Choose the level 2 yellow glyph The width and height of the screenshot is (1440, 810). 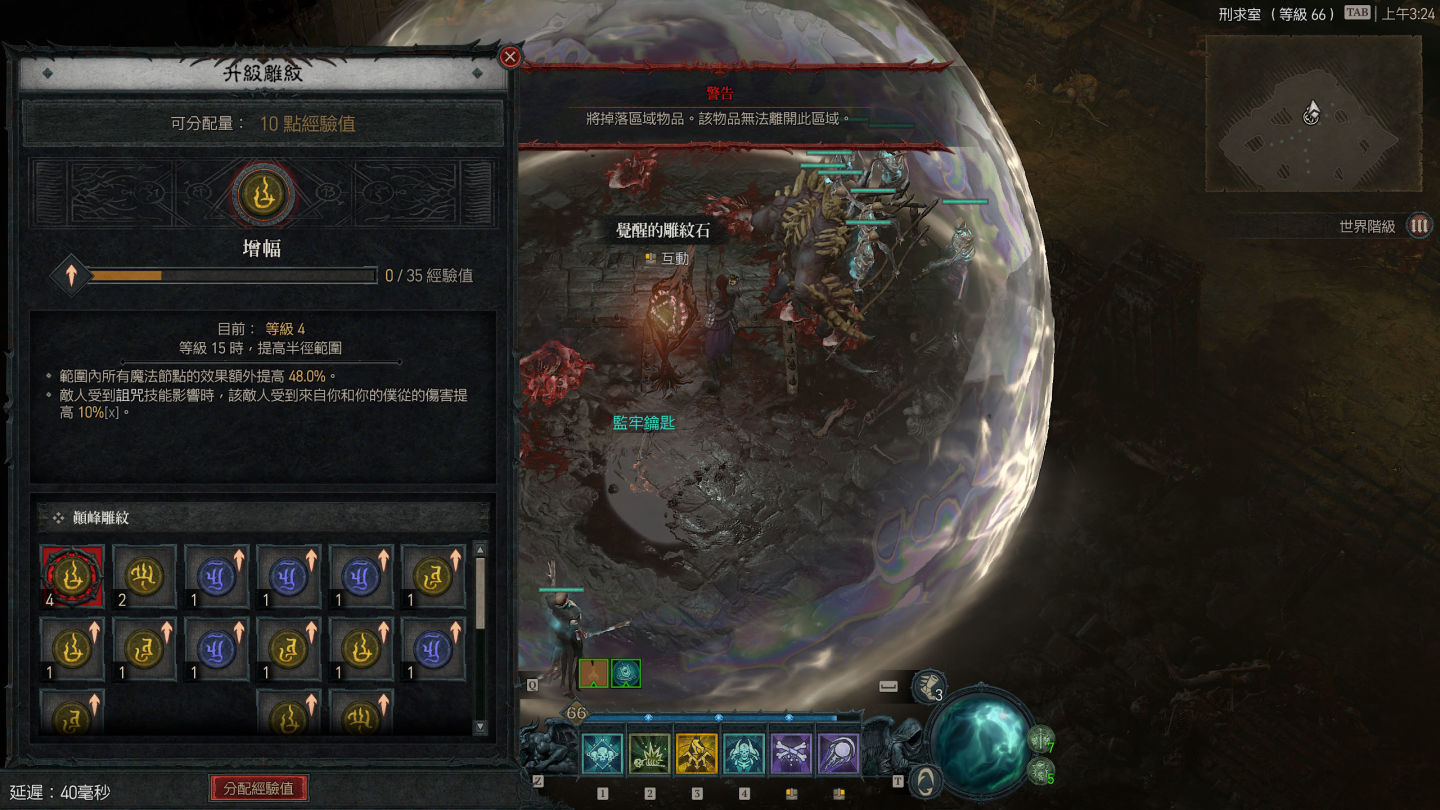(144, 577)
